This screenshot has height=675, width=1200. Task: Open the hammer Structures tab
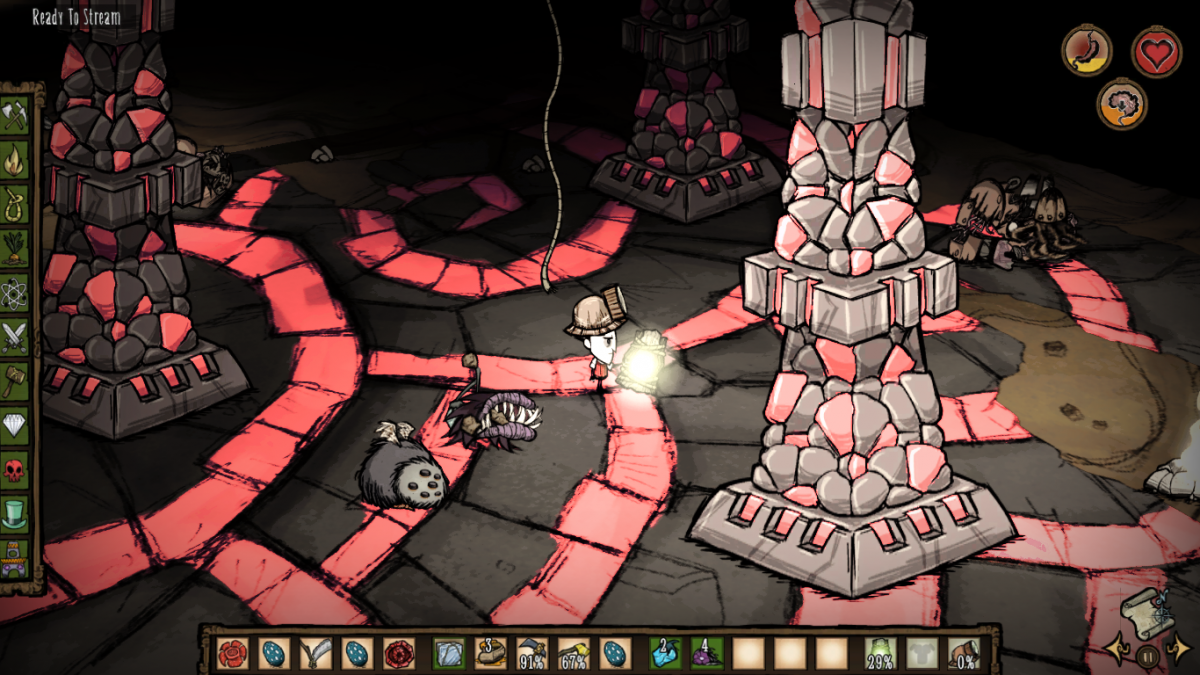coord(15,381)
